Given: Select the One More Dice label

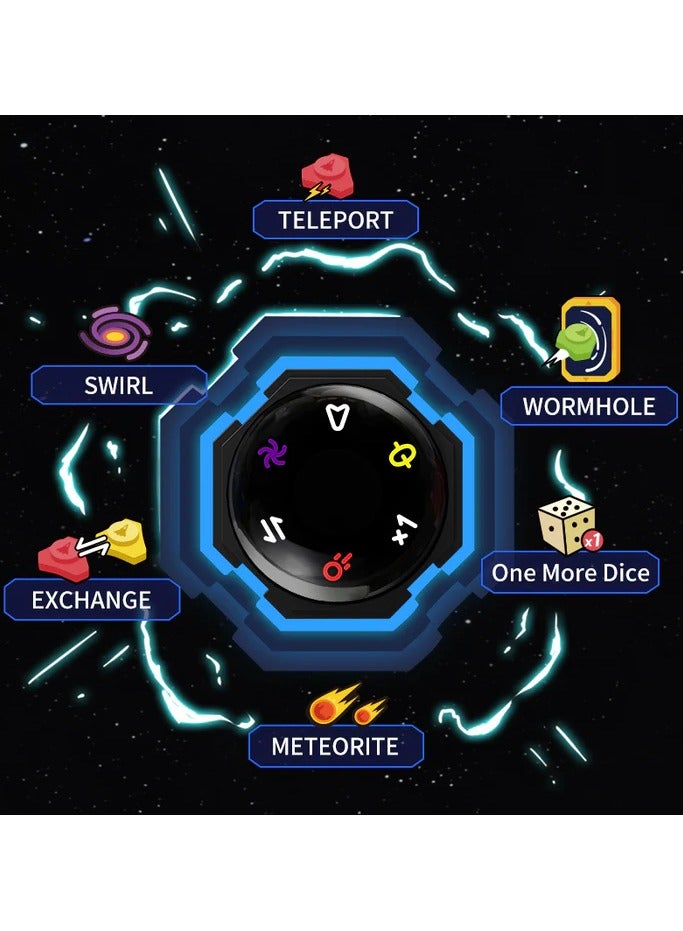Looking at the screenshot, I should coord(570,573).
